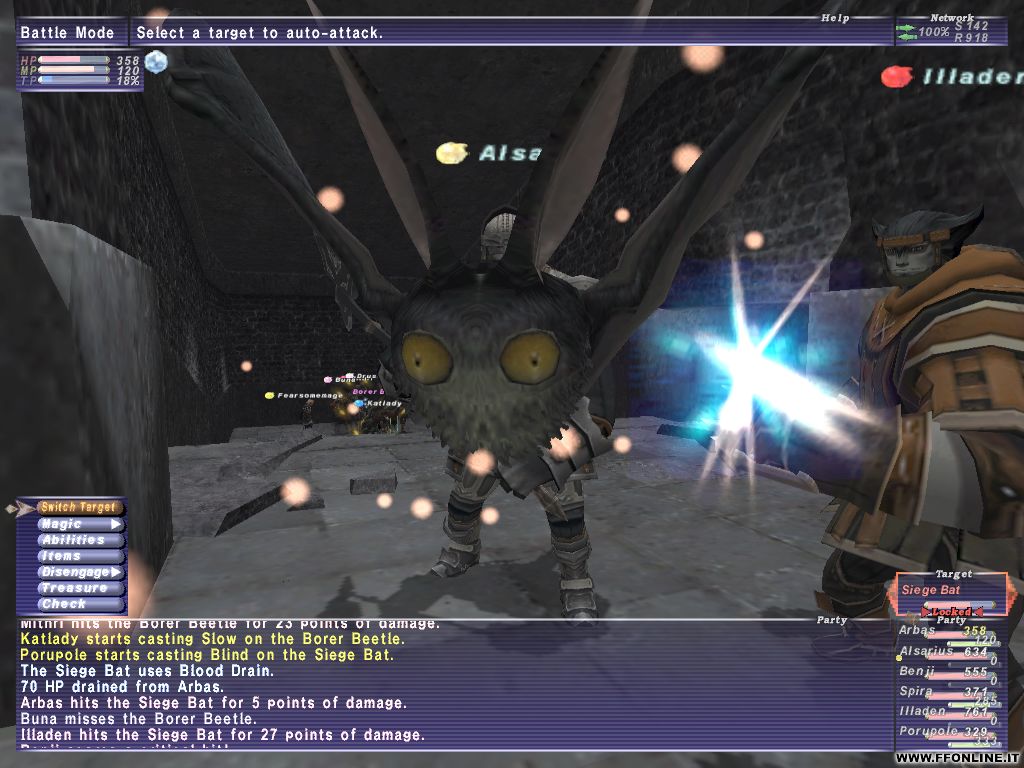Click the Siege Bat target panel
1024x768 pixels.
point(950,592)
